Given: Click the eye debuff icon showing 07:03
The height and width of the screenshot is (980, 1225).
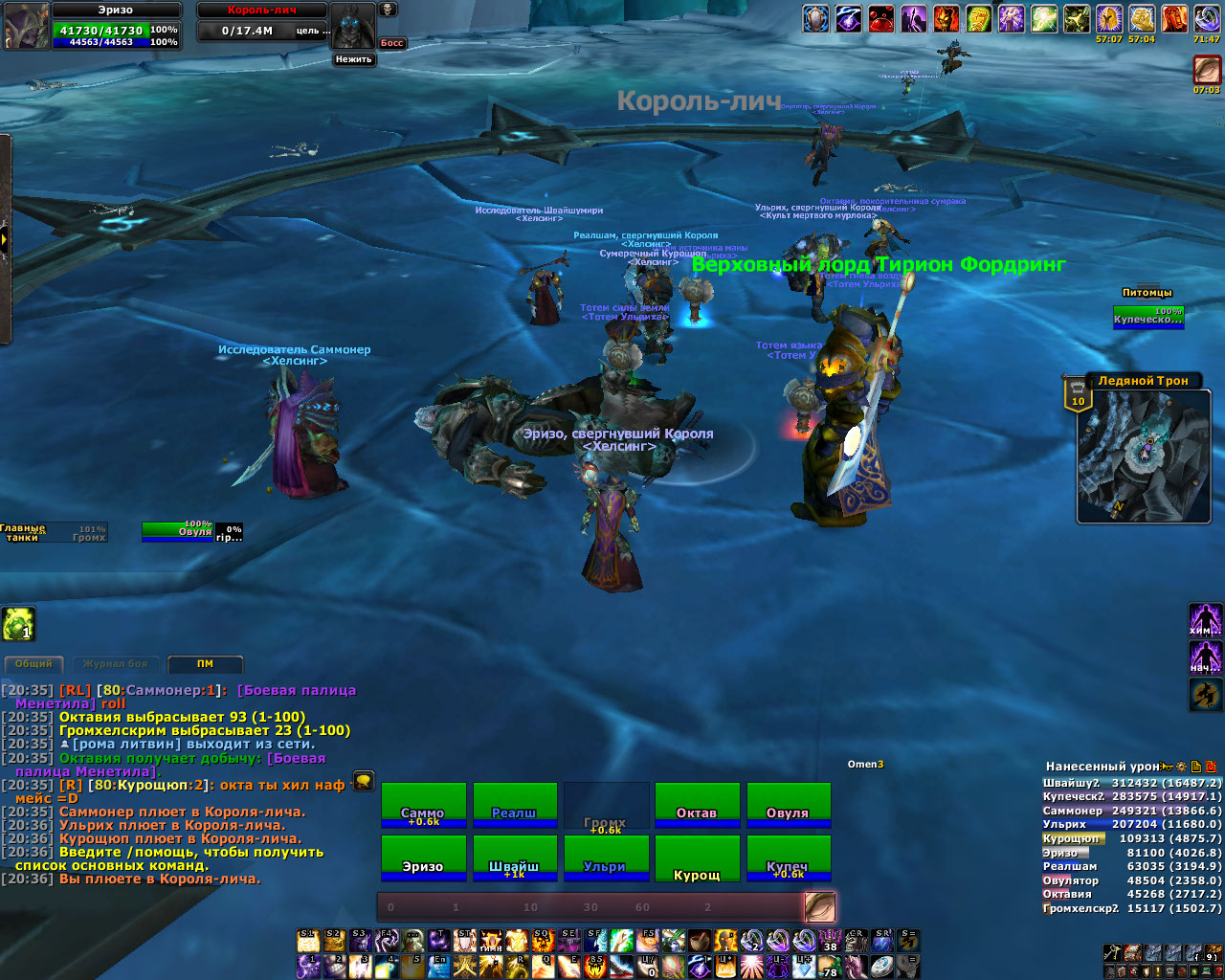Looking at the screenshot, I should tap(1207, 70).
